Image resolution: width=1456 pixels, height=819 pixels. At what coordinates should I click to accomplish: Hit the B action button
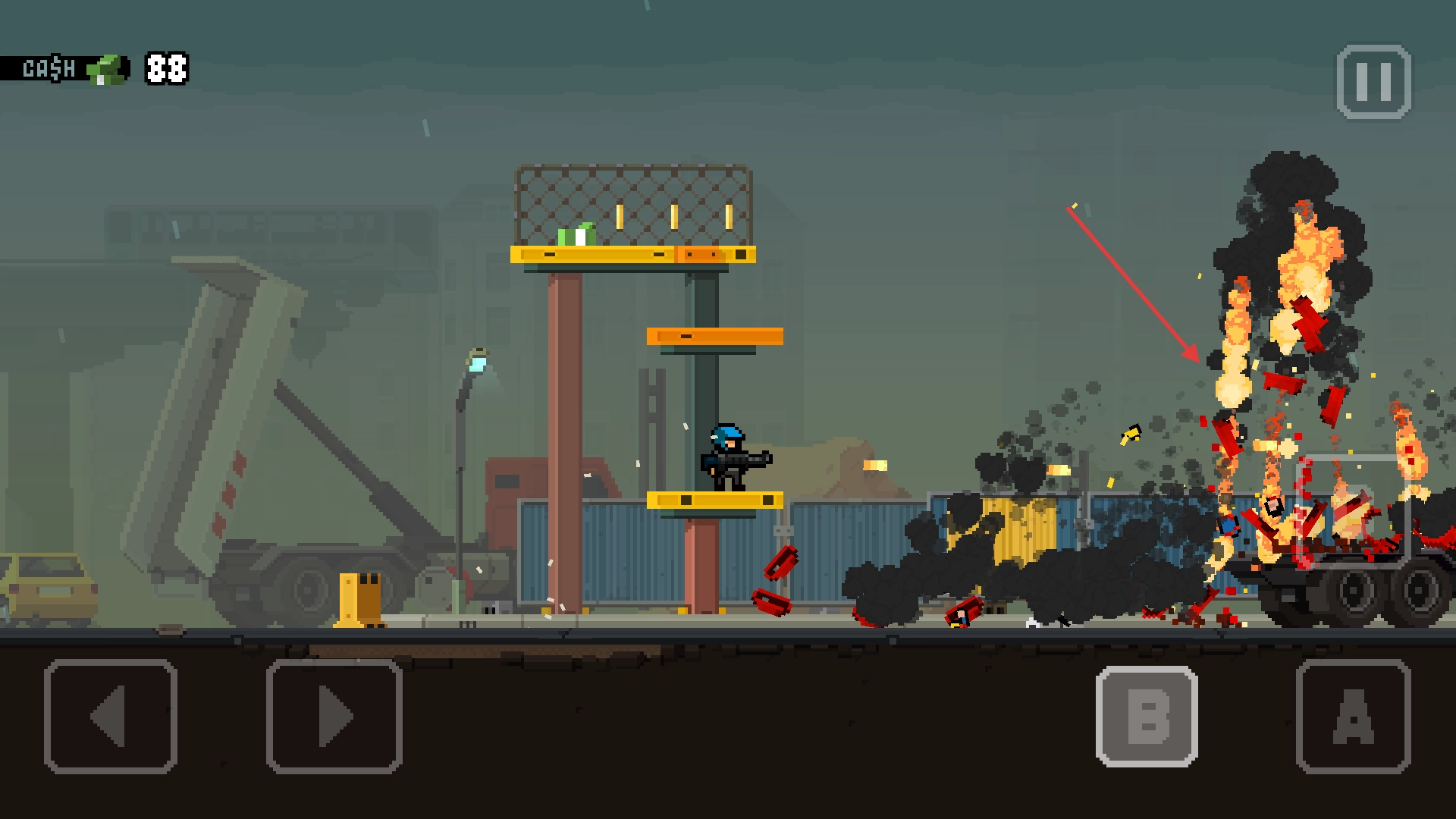pyautogui.click(x=1147, y=716)
